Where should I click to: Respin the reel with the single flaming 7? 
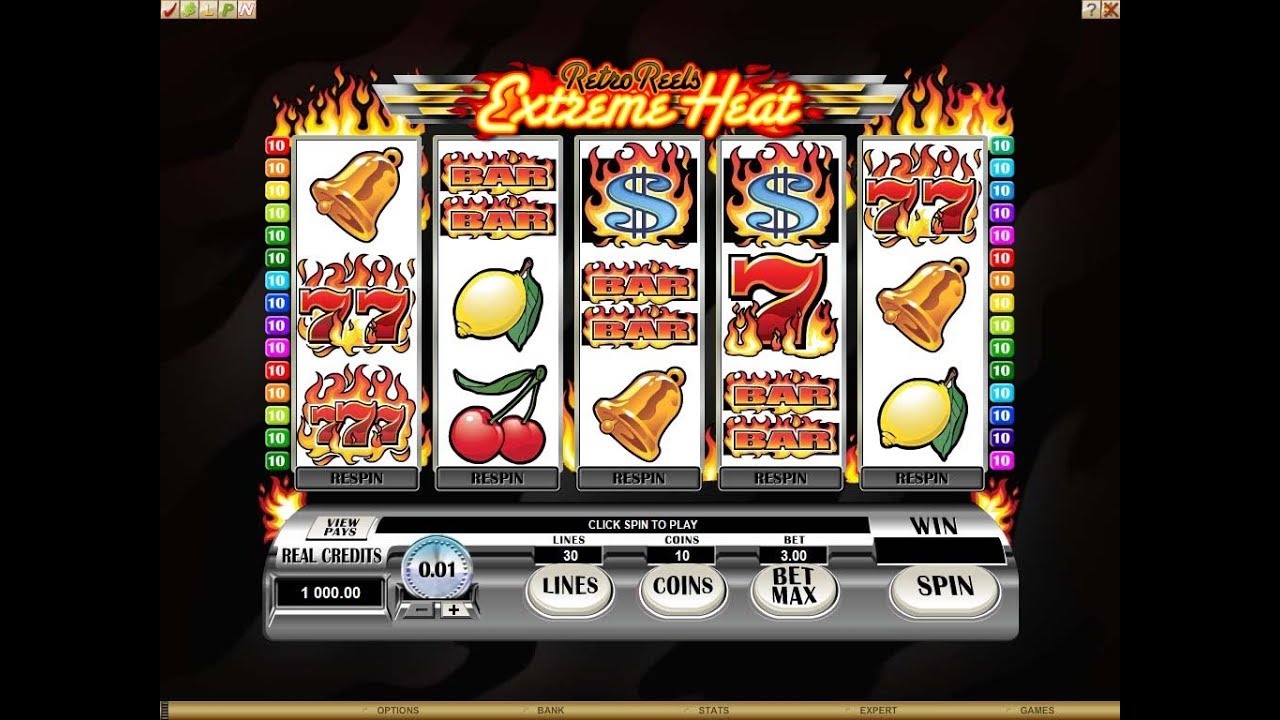coord(781,479)
